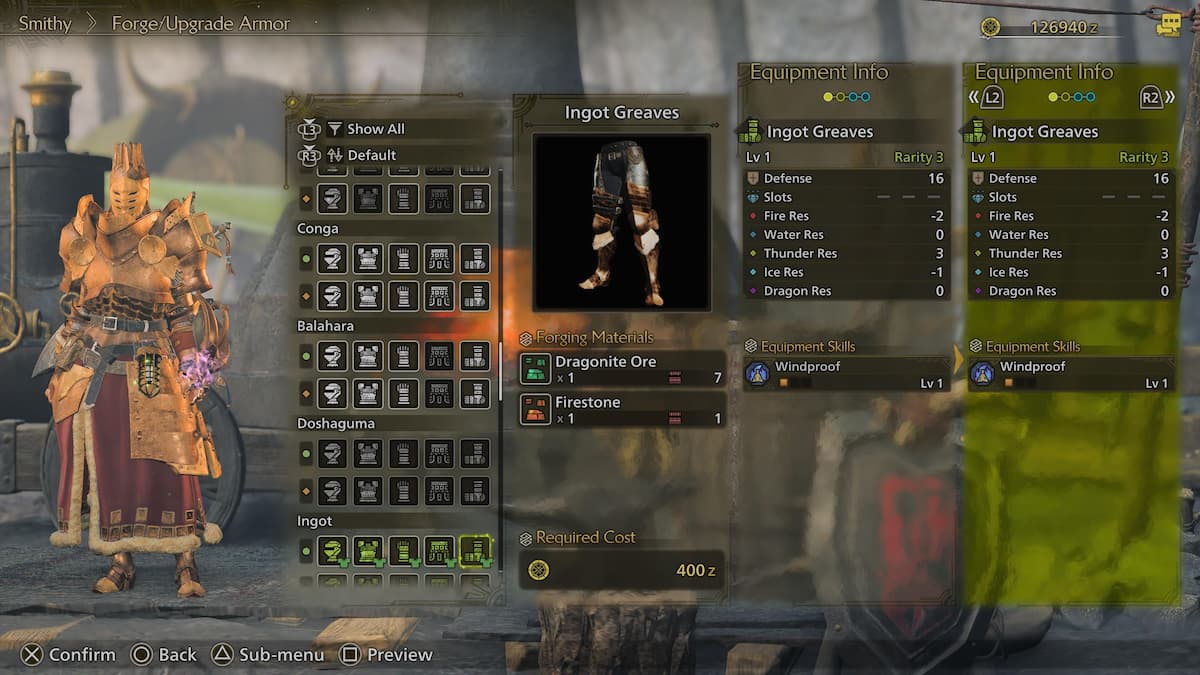Choose the Conga orange-diamond row chest piece
Screen dimensions: 1200x675
coord(368,296)
